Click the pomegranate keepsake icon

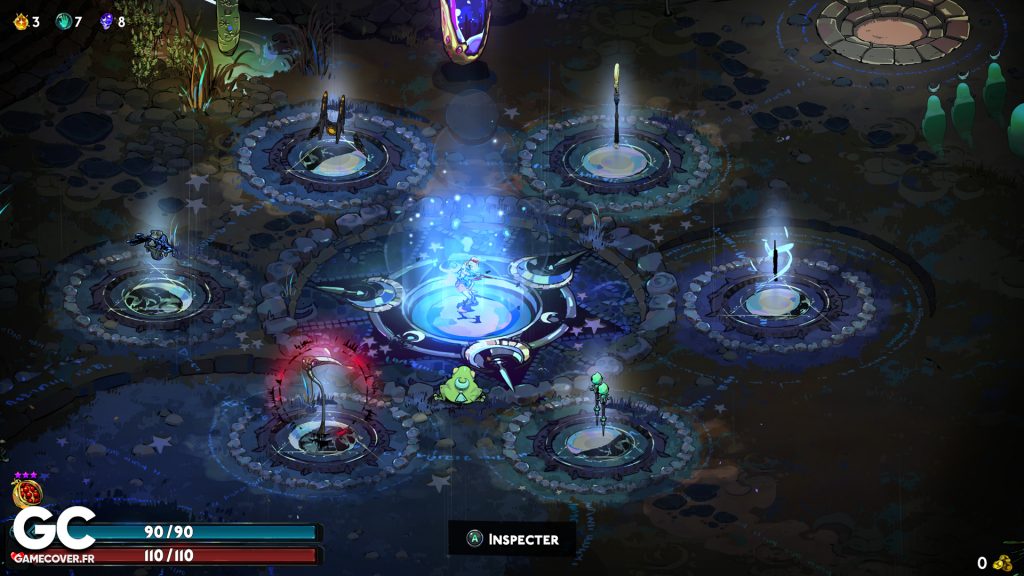25,494
